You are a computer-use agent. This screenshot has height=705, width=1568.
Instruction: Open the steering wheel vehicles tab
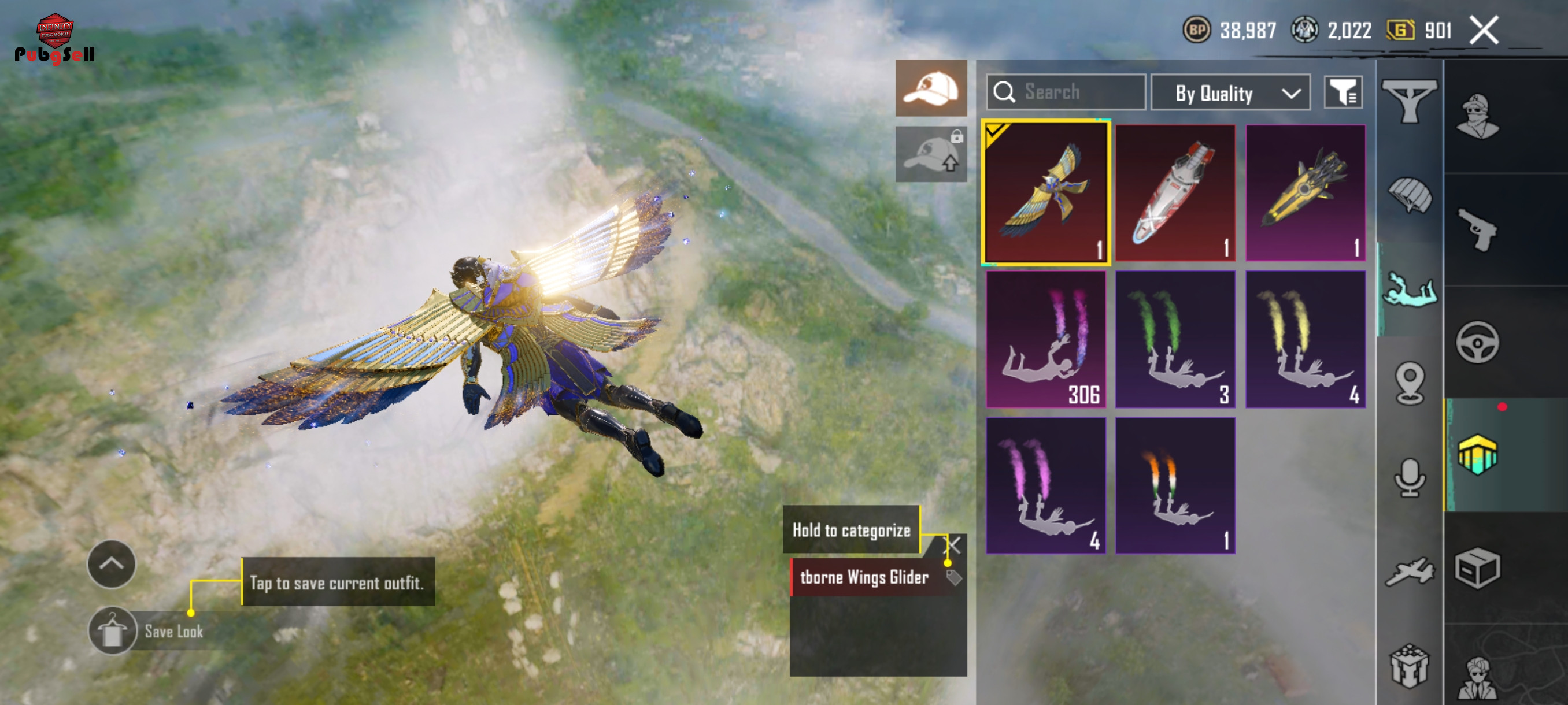coord(1477,342)
